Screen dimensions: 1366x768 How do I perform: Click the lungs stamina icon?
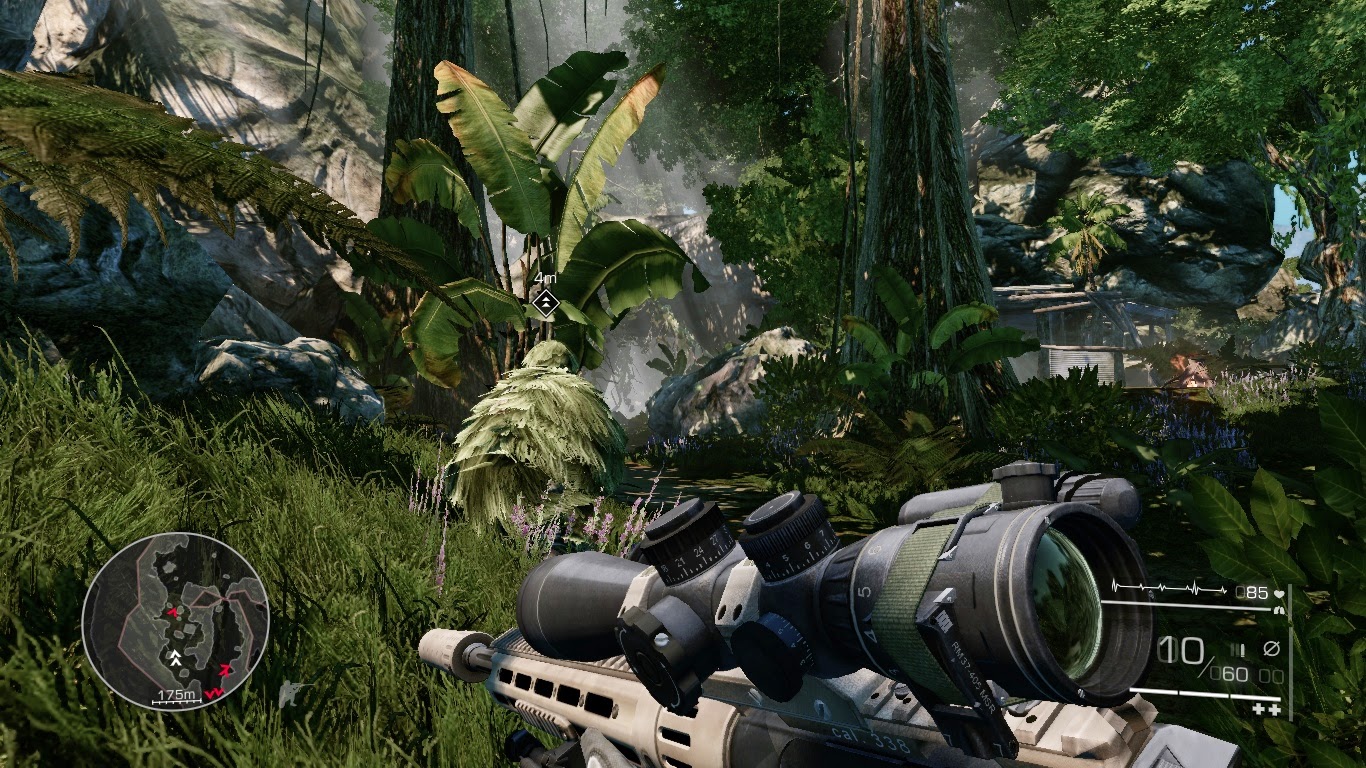[1280, 610]
